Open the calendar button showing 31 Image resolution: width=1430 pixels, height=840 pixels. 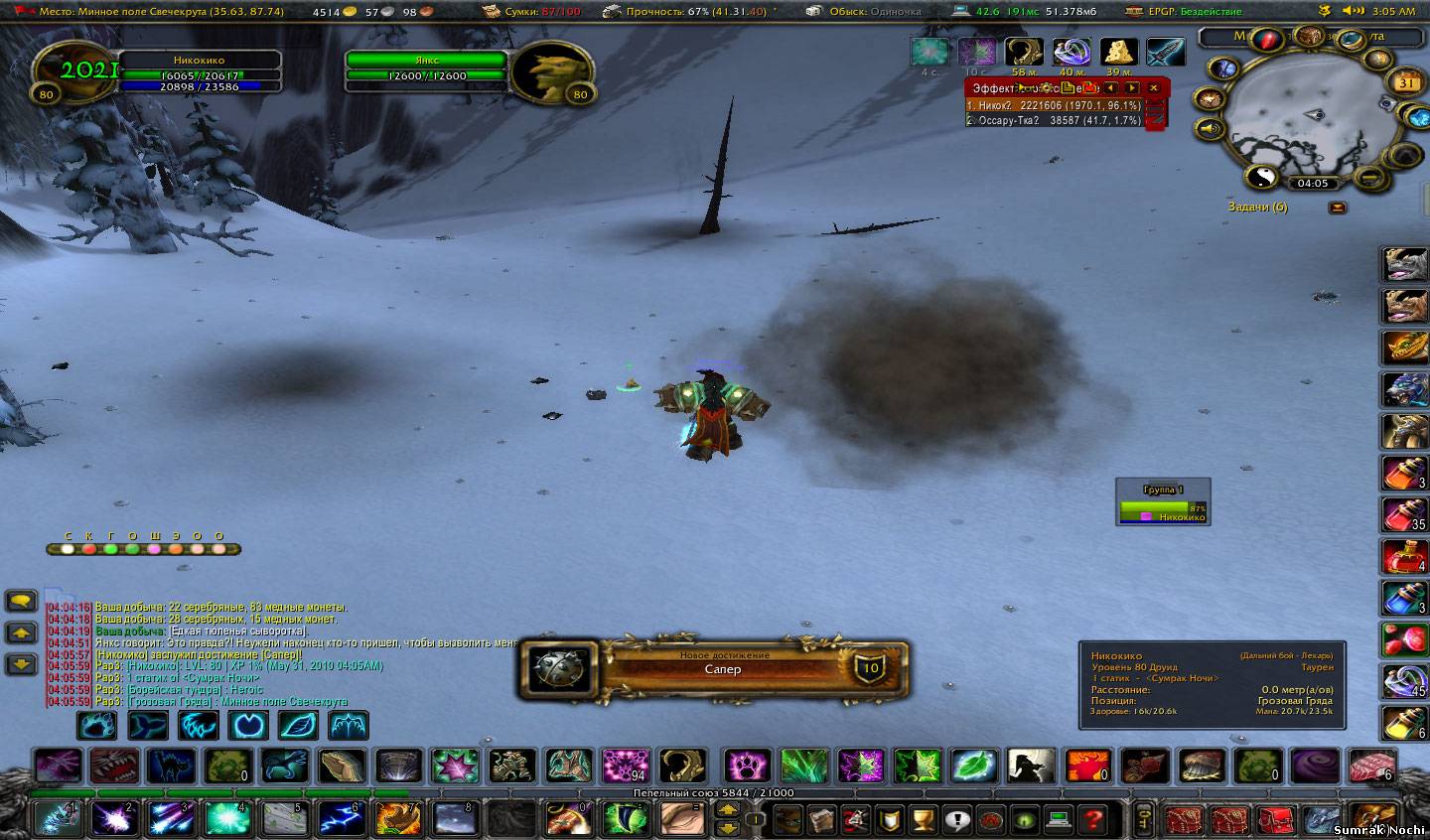coord(1406,83)
